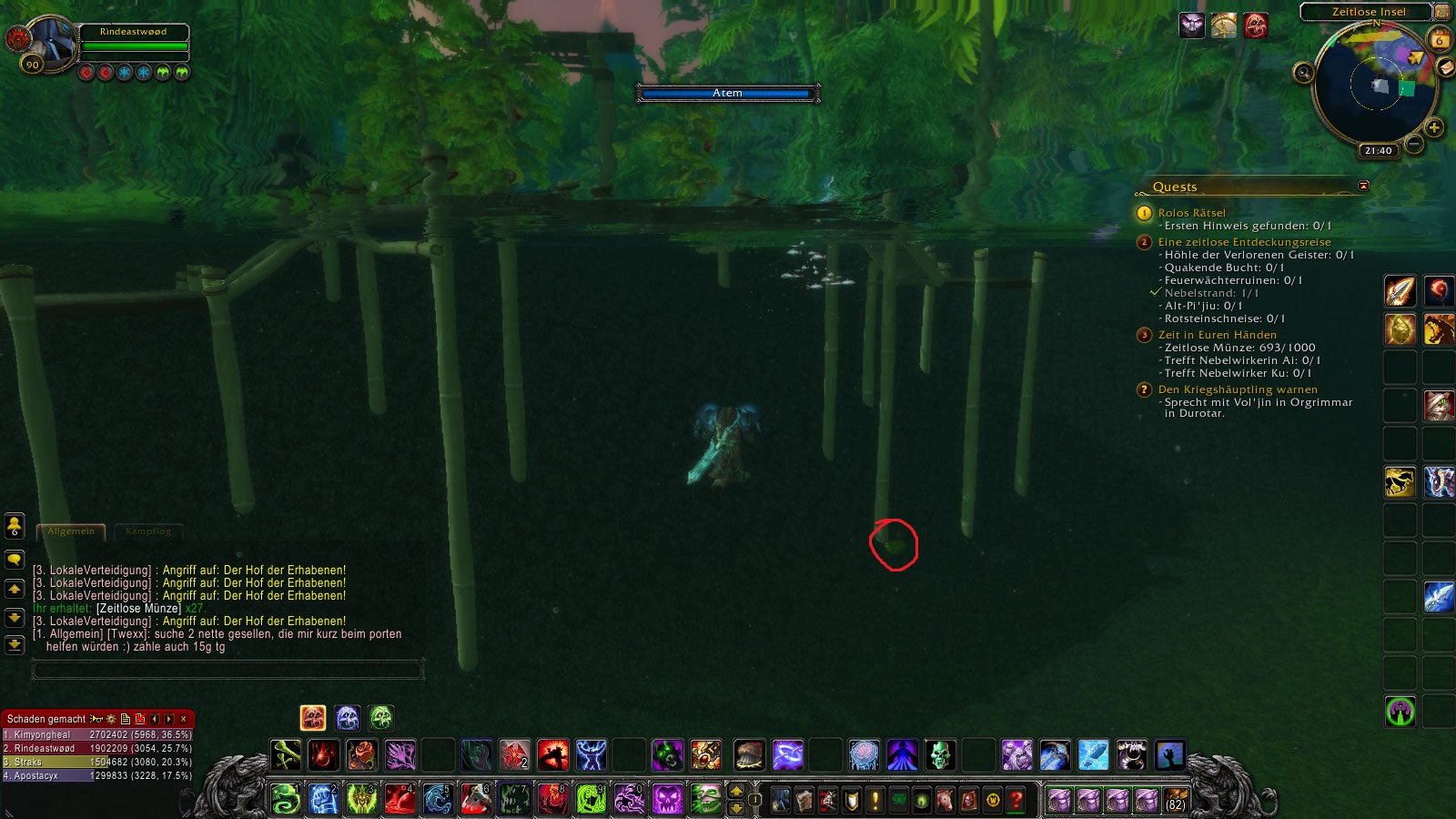
Task: Select the Rolos Rätsel quest entry
Action: coord(1191,213)
